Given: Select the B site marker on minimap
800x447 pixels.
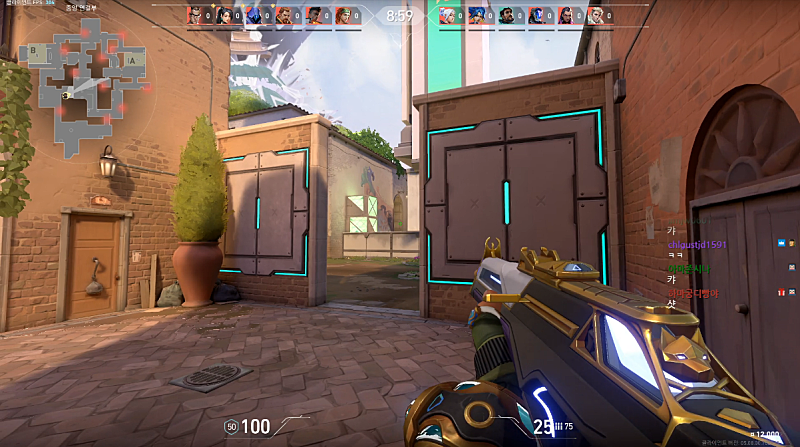Looking at the screenshot, I should tap(35, 49).
